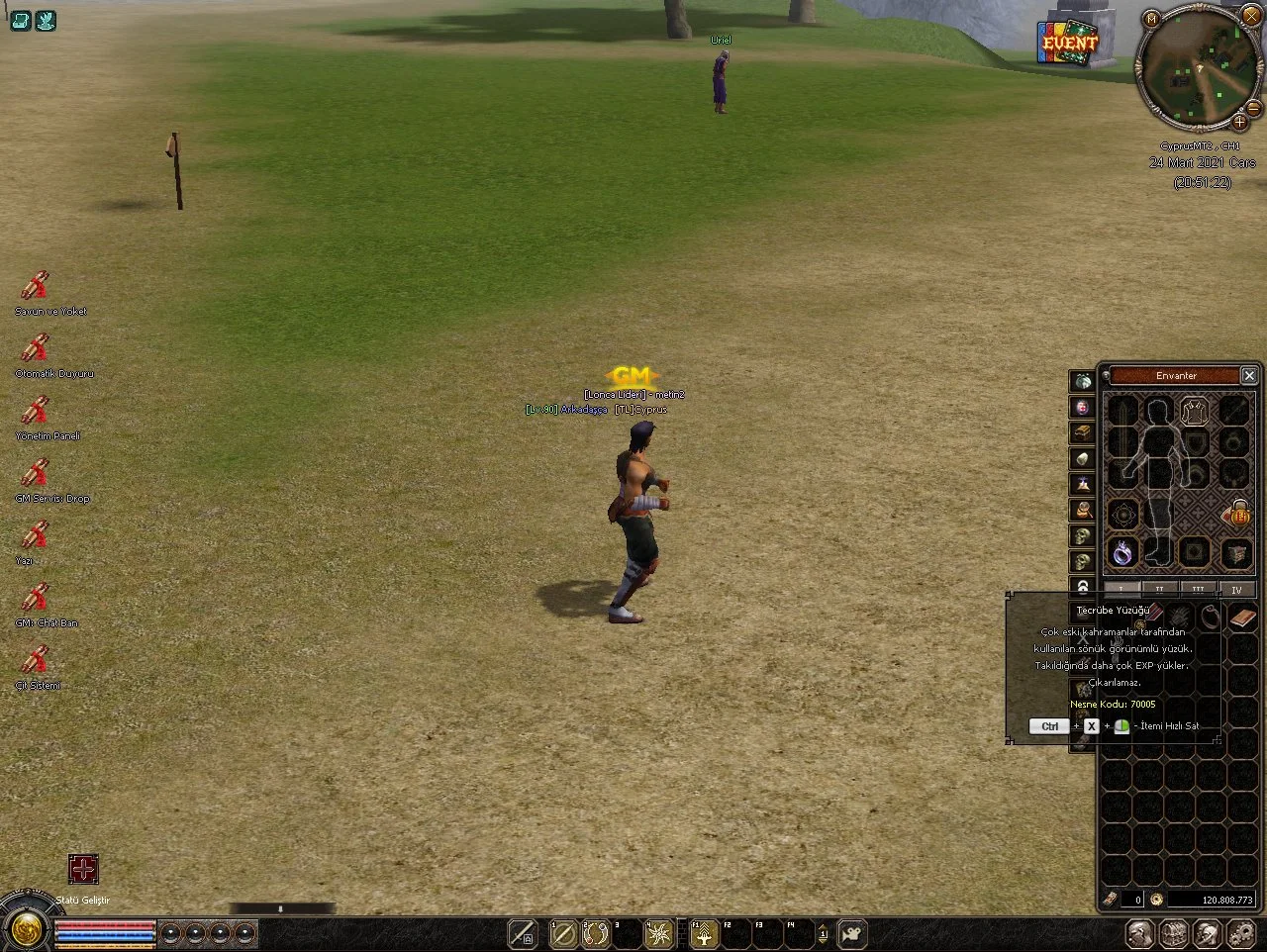Viewport: 1267px width, 952px height.
Task: Select the equipped glowing ring slot
Action: click(1122, 553)
